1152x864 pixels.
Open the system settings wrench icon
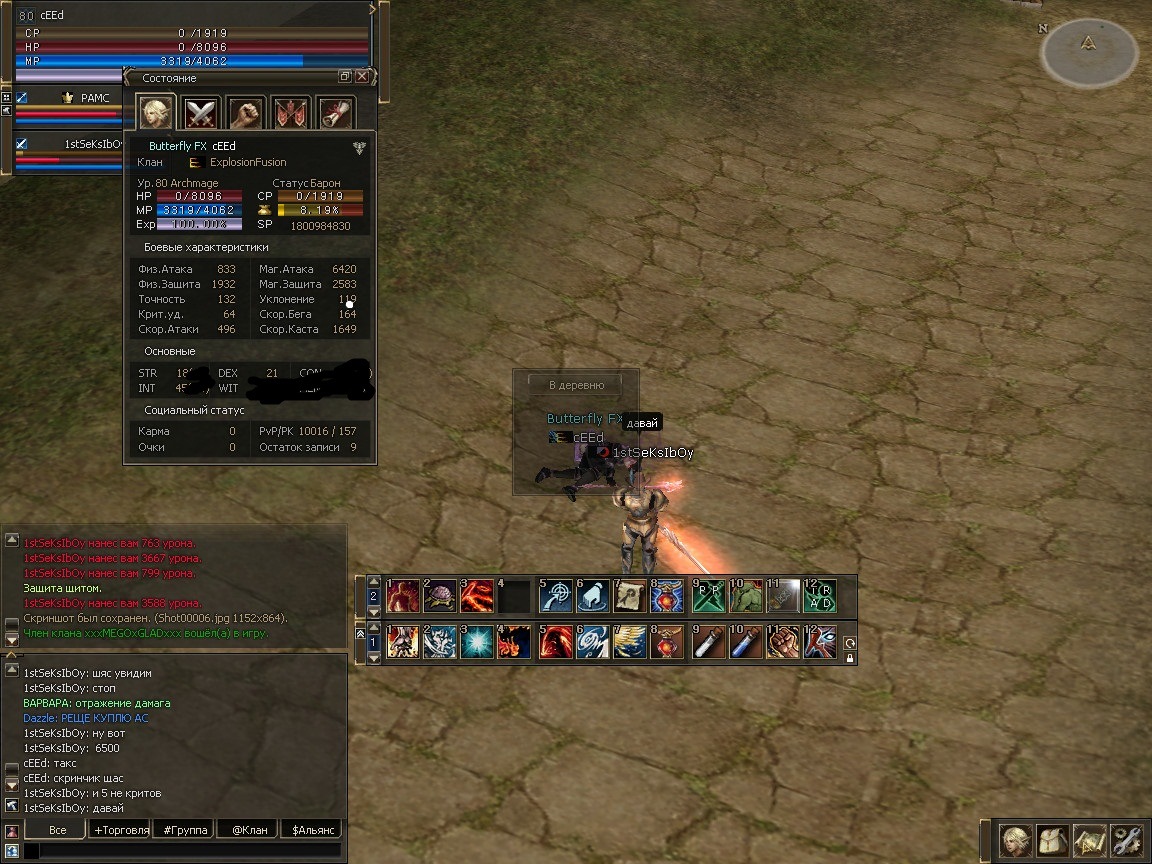click(1126, 841)
